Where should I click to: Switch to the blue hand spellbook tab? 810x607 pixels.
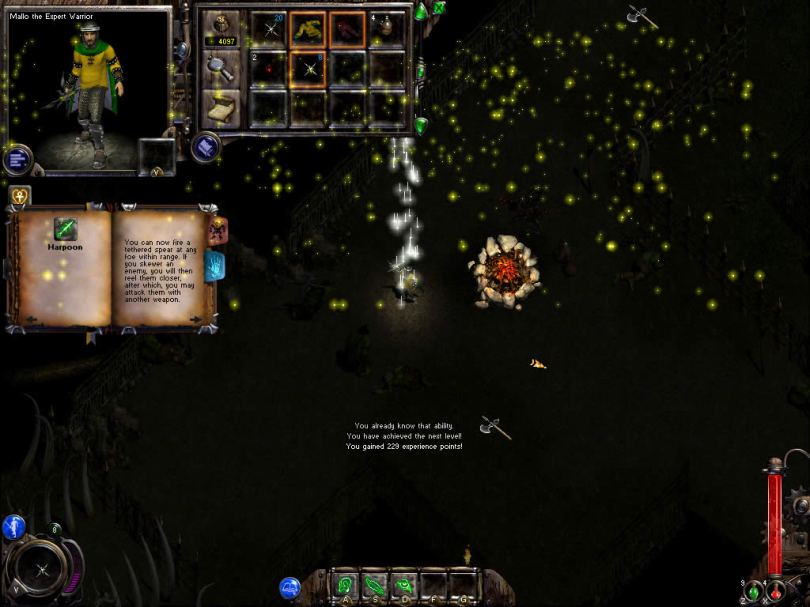coord(215,265)
